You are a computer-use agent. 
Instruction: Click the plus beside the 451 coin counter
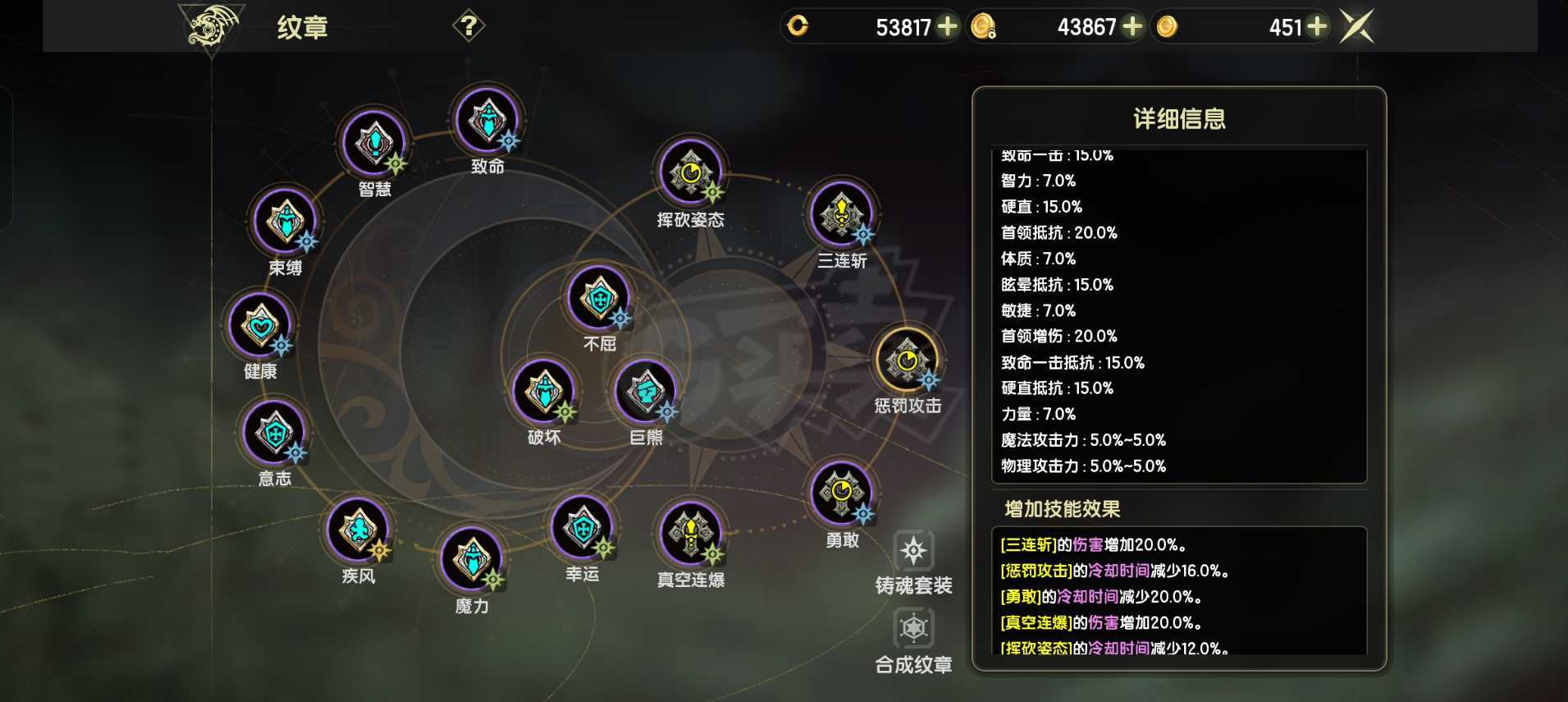tap(1317, 26)
